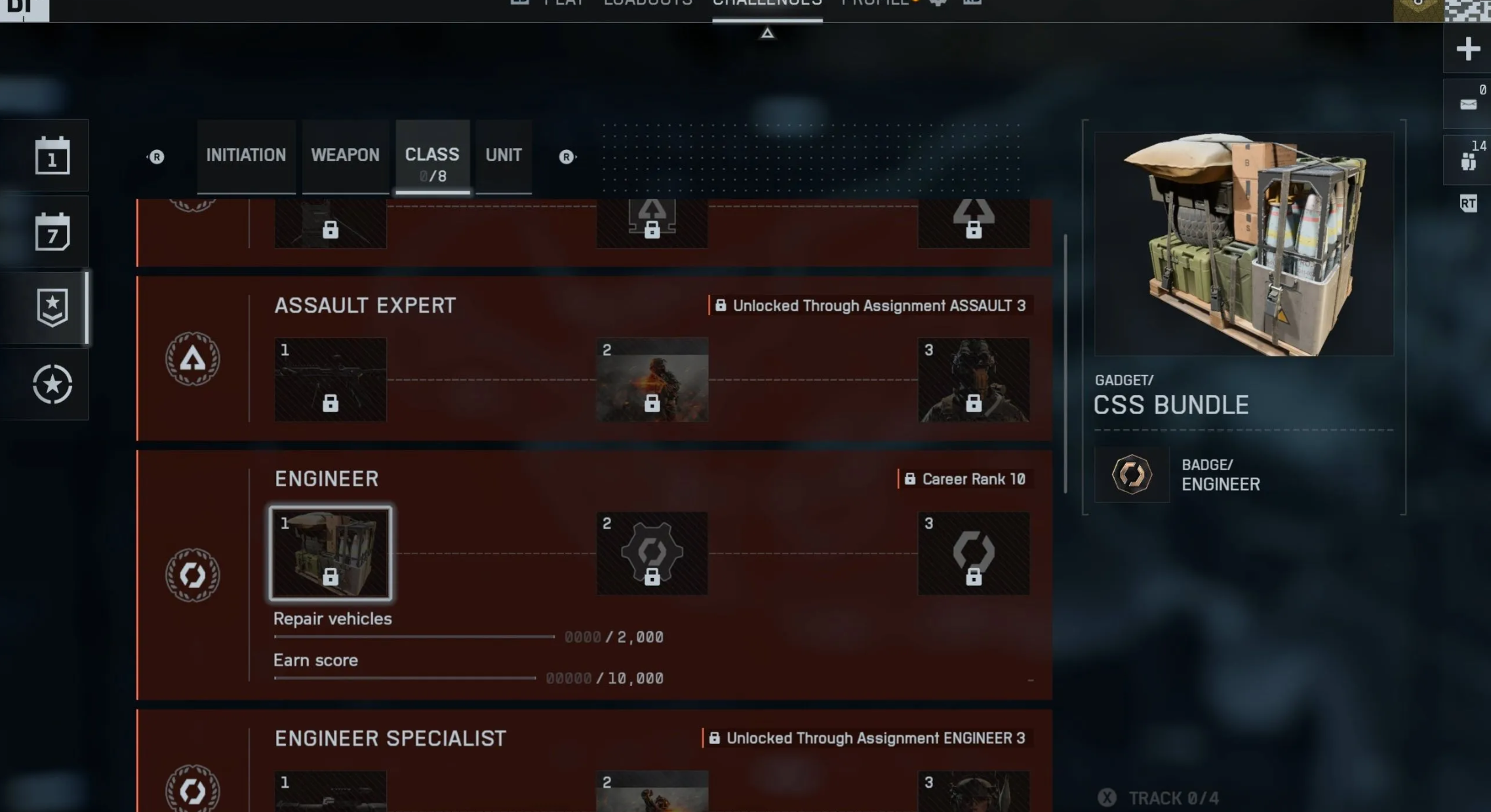The height and width of the screenshot is (812, 1491).
Task: Open the circled star sidebar icon
Action: [x=52, y=384]
